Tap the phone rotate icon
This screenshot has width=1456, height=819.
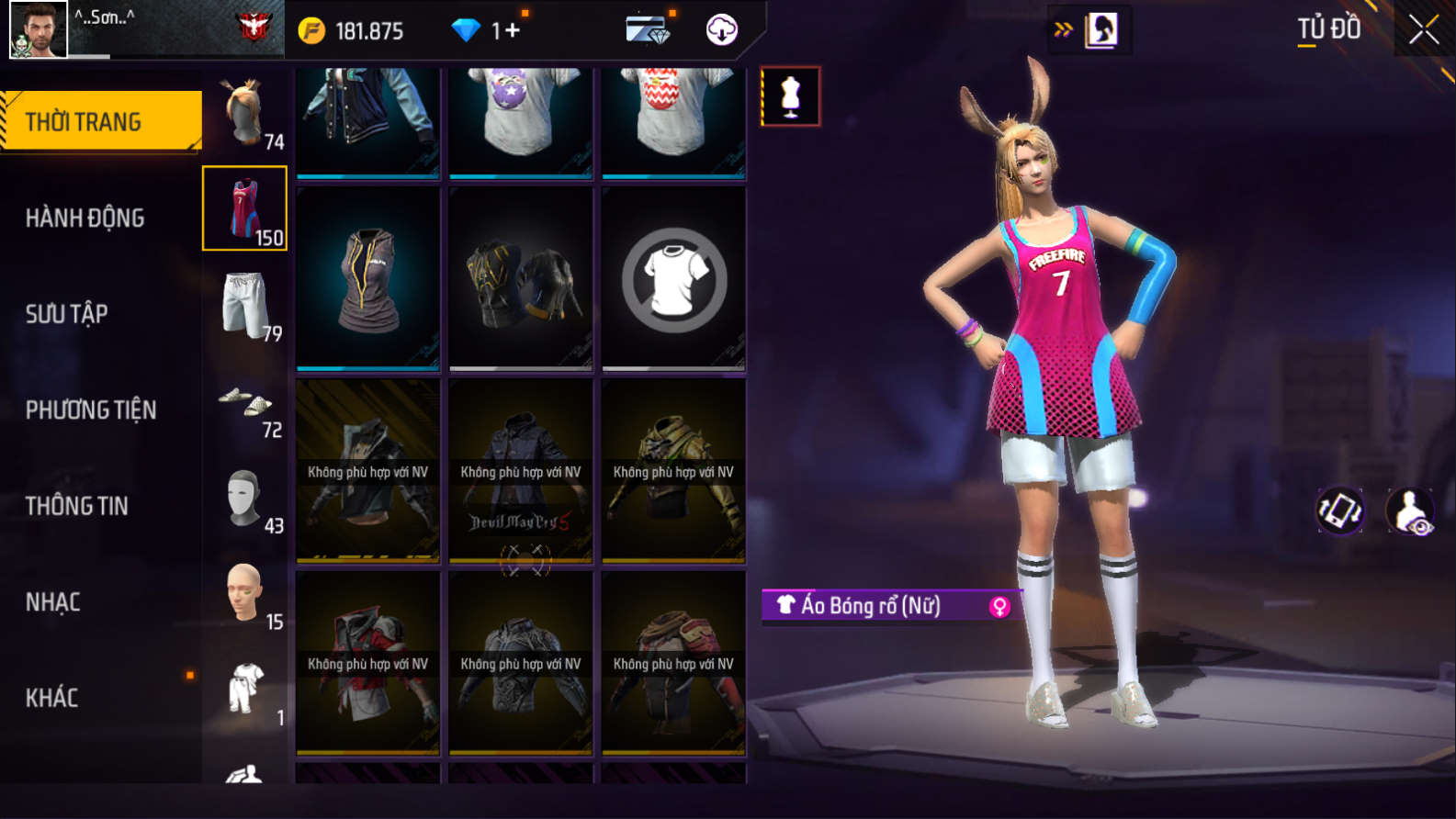(1340, 510)
